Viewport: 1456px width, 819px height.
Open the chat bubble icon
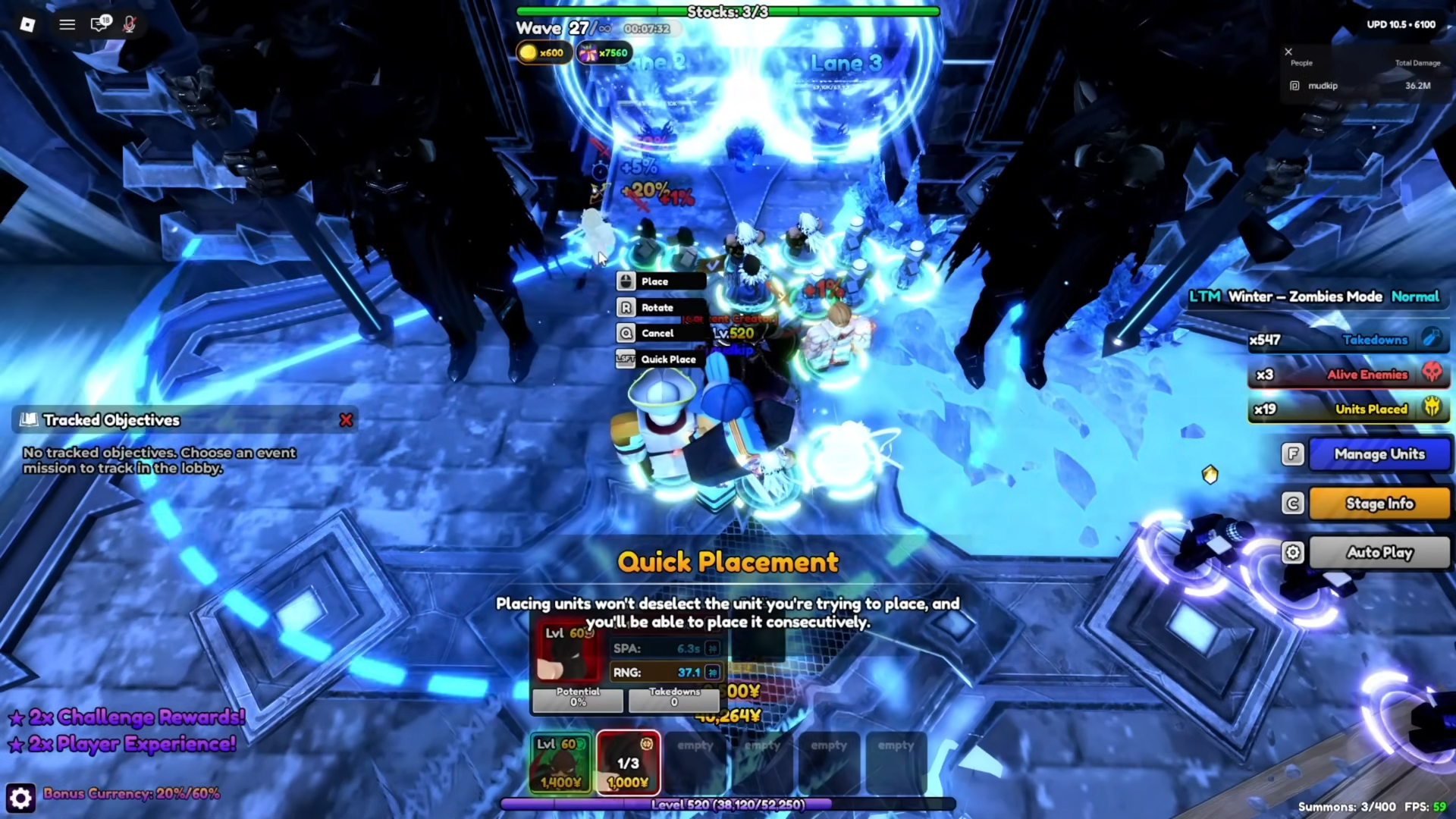tap(99, 24)
